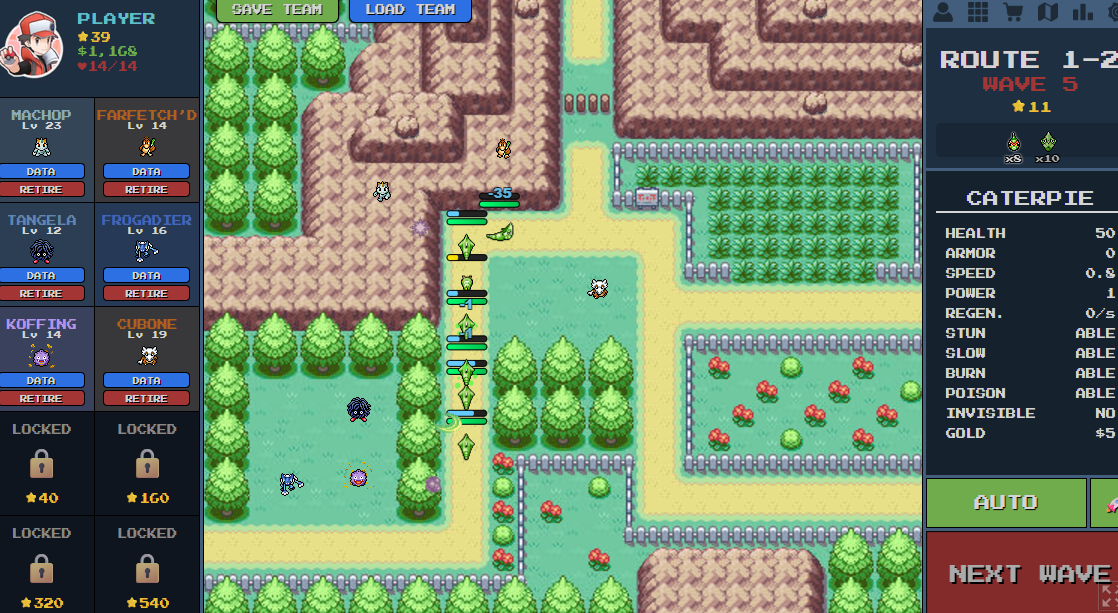Open the map icon
Screen dimensions: 1118x613
click(x=1047, y=12)
